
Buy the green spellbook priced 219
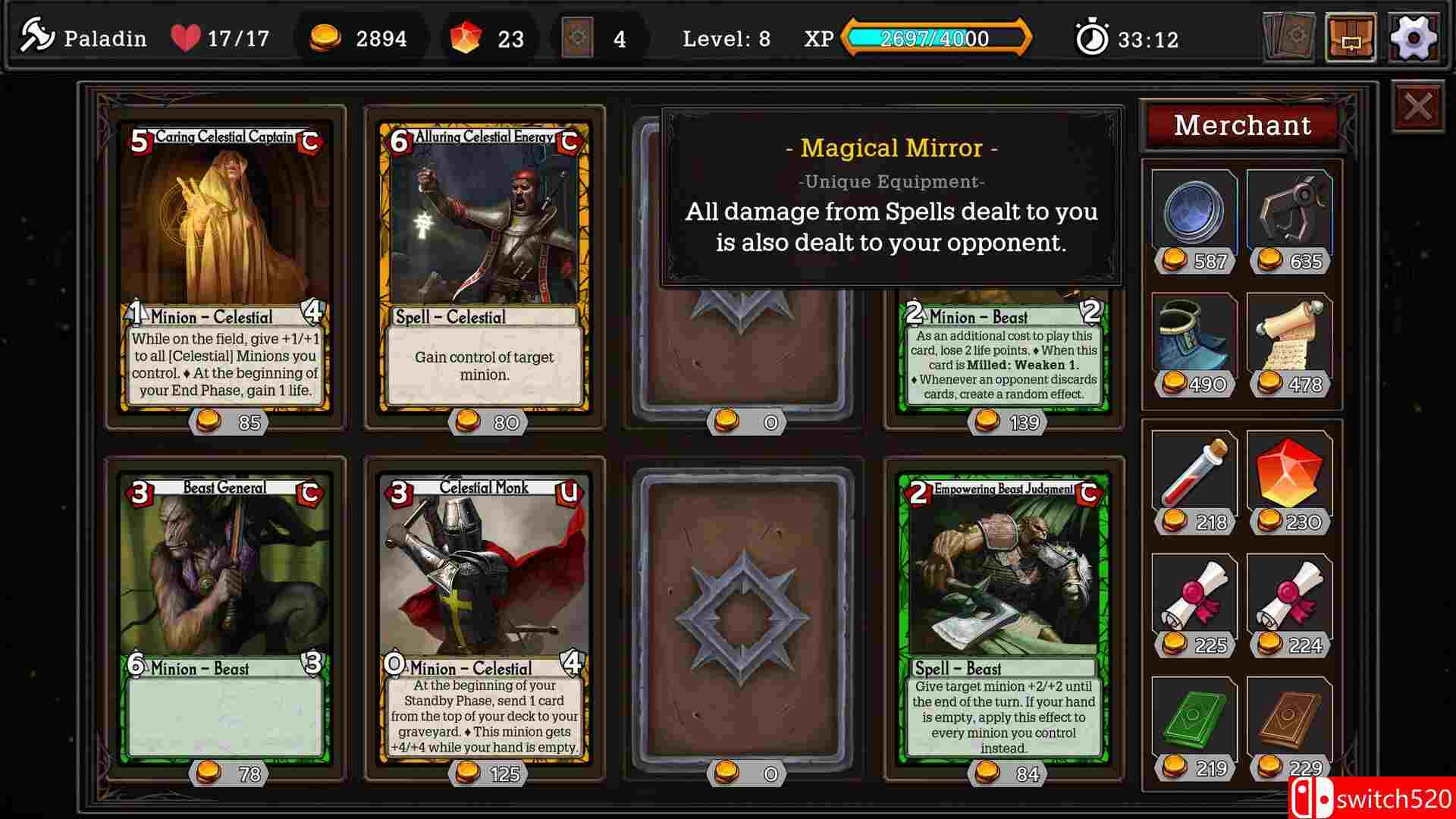(x=1194, y=720)
